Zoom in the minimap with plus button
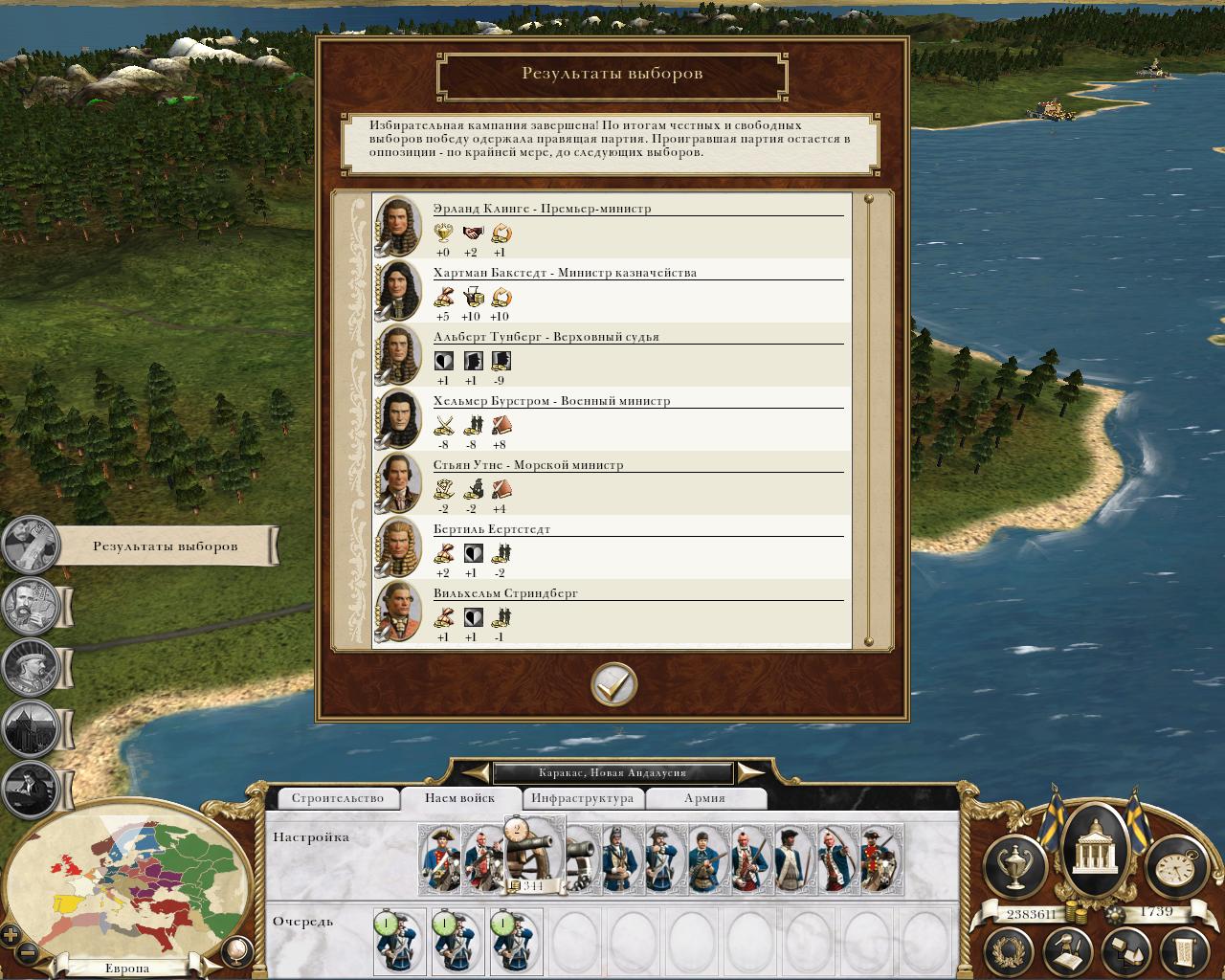 click(11, 935)
